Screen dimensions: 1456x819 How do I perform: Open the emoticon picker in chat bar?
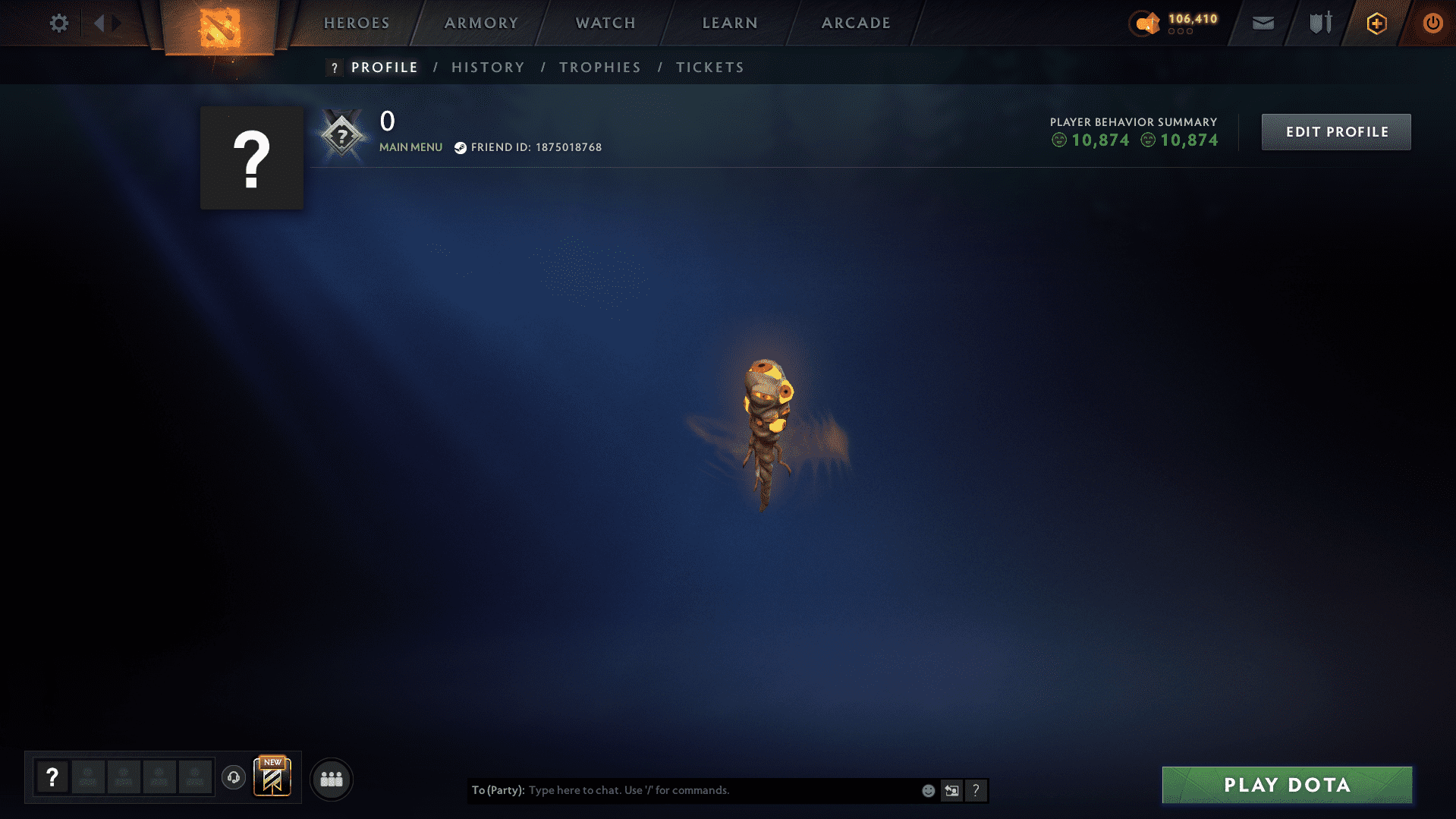[928, 790]
